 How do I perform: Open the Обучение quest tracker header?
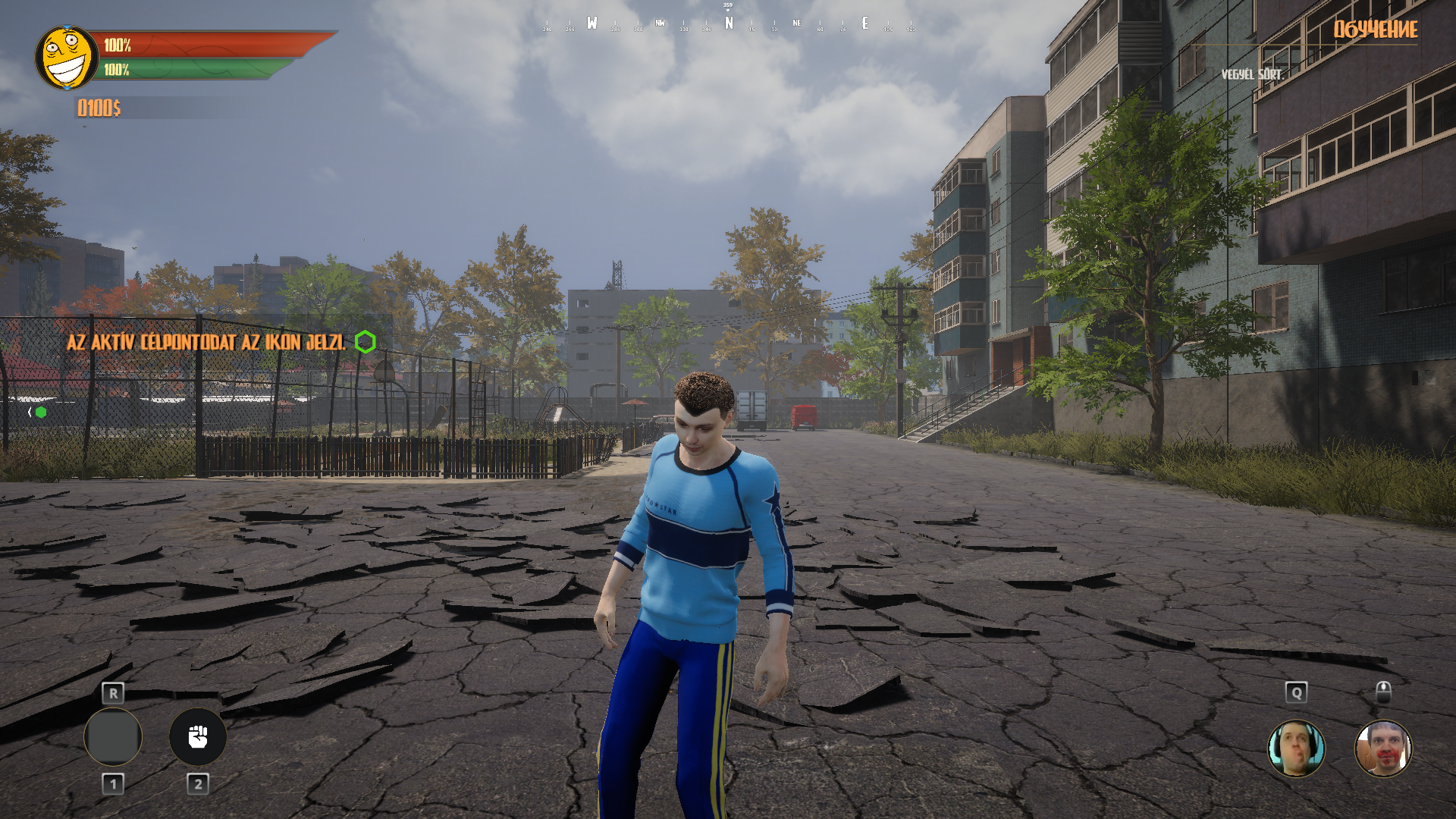(x=1375, y=30)
